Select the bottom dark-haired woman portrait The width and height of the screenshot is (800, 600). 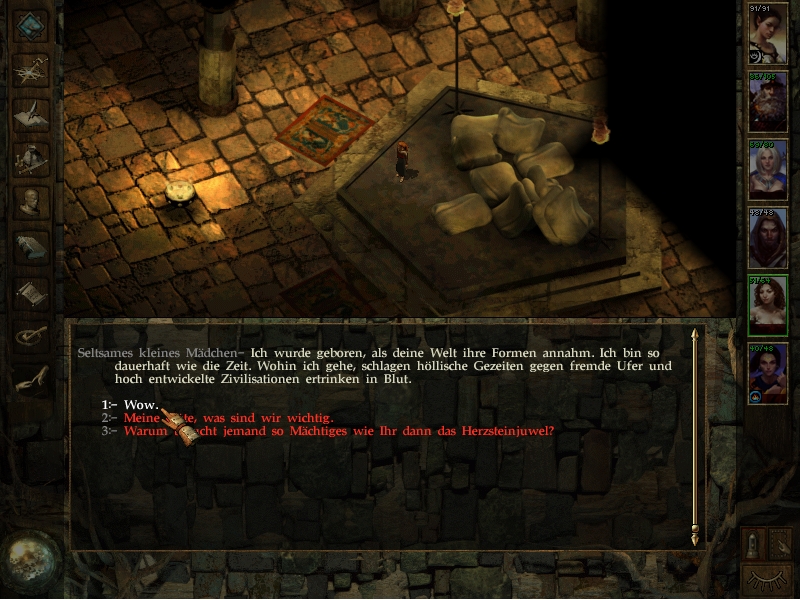click(768, 373)
